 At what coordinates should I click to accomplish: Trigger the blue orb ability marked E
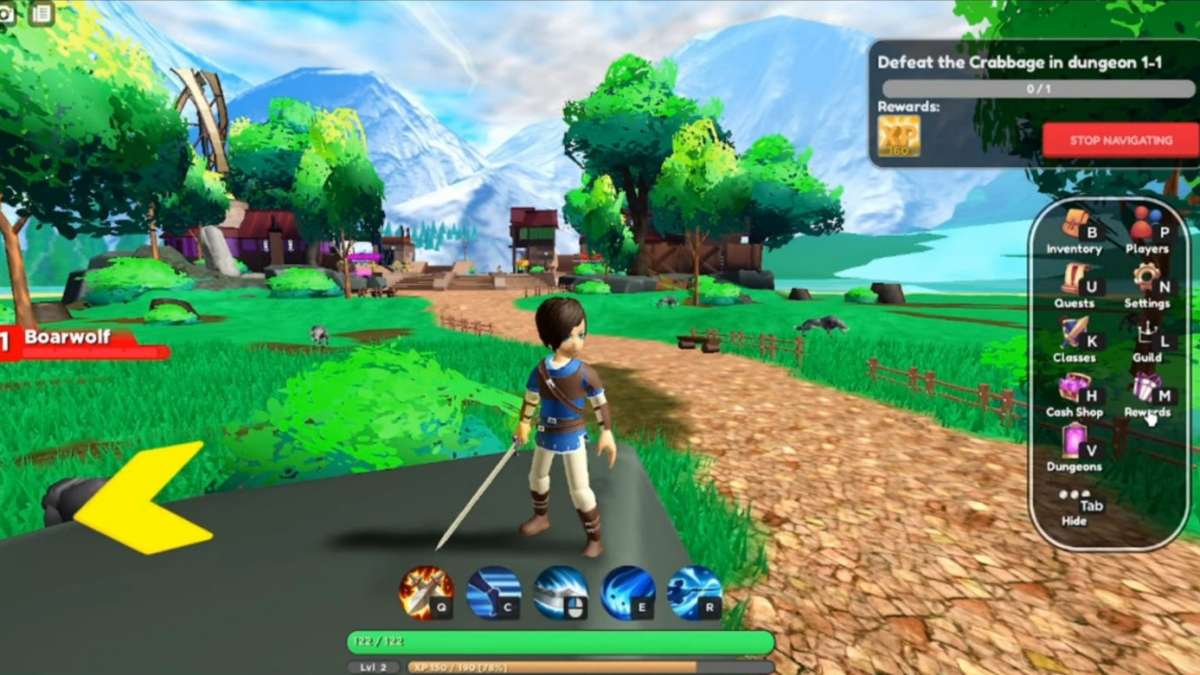coord(628,592)
